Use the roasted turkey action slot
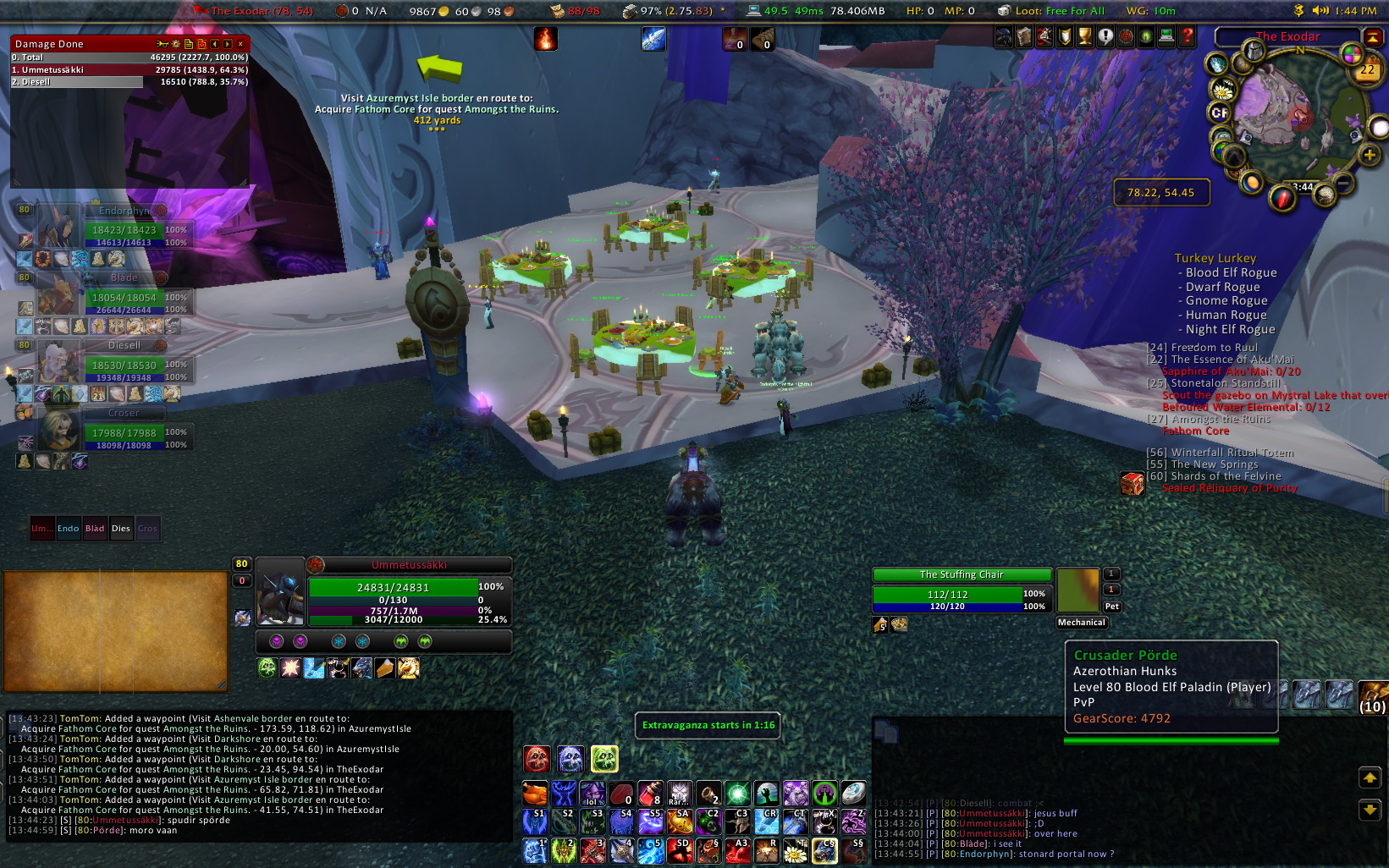 coord(535,794)
